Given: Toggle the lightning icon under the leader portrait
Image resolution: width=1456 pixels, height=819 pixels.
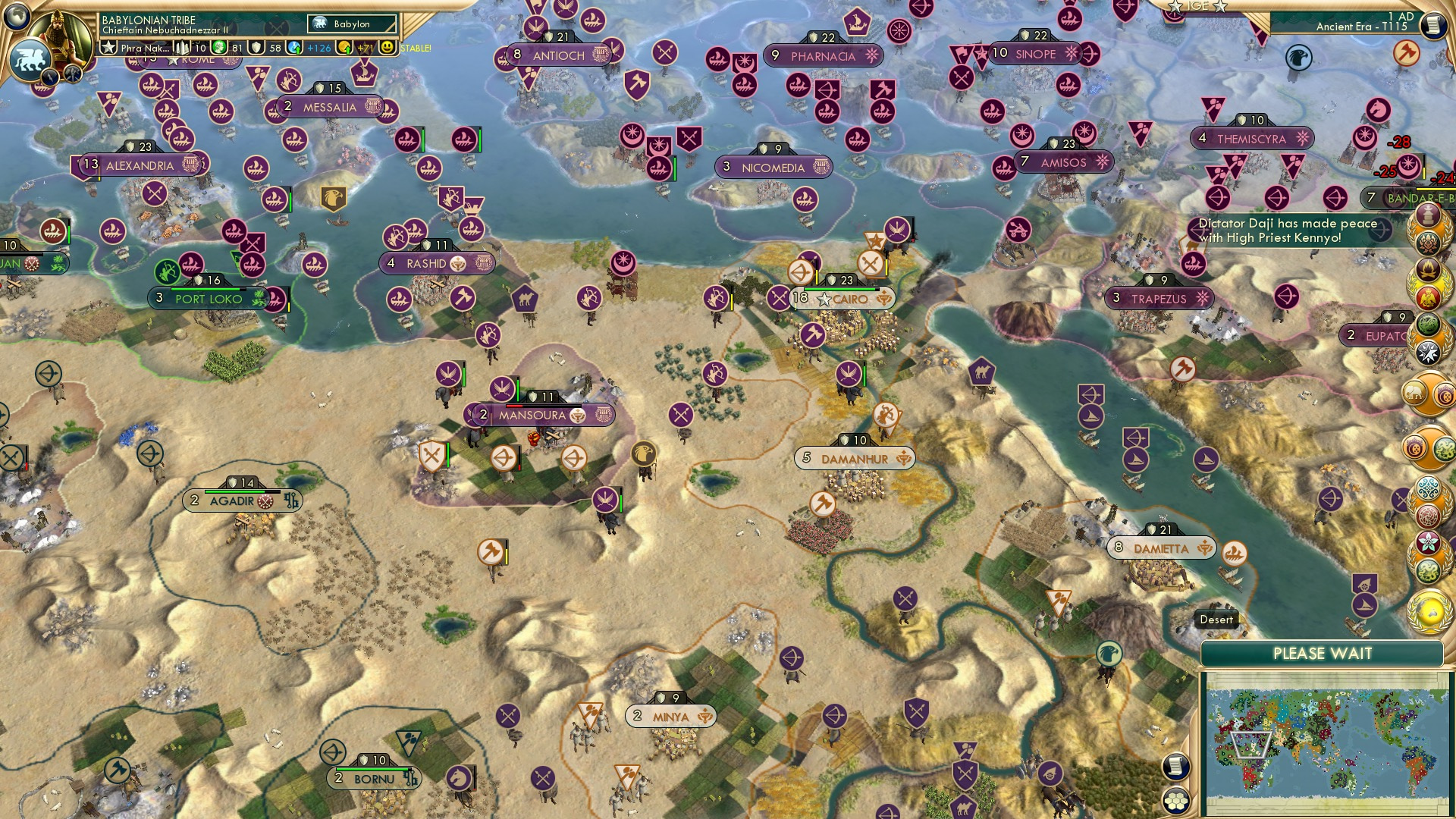Looking at the screenshot, I should pyautogui.click(x=51, y=75).
